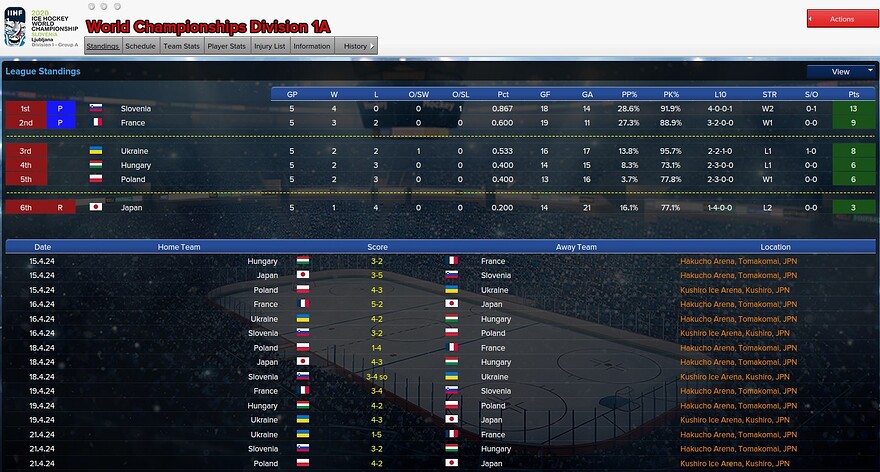Choose France in the standings table

(134, 123)
